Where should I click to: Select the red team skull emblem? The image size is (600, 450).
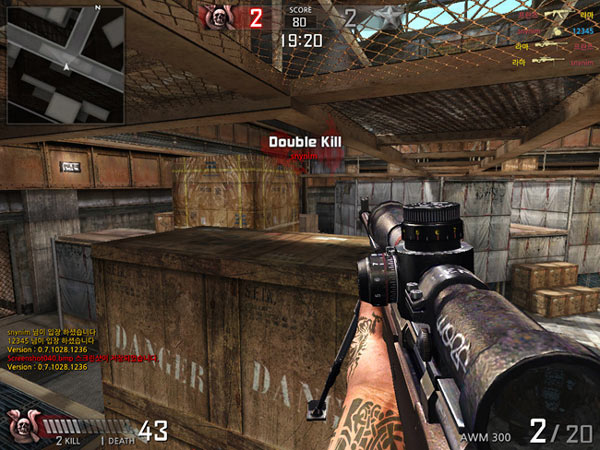coord(218,16)
